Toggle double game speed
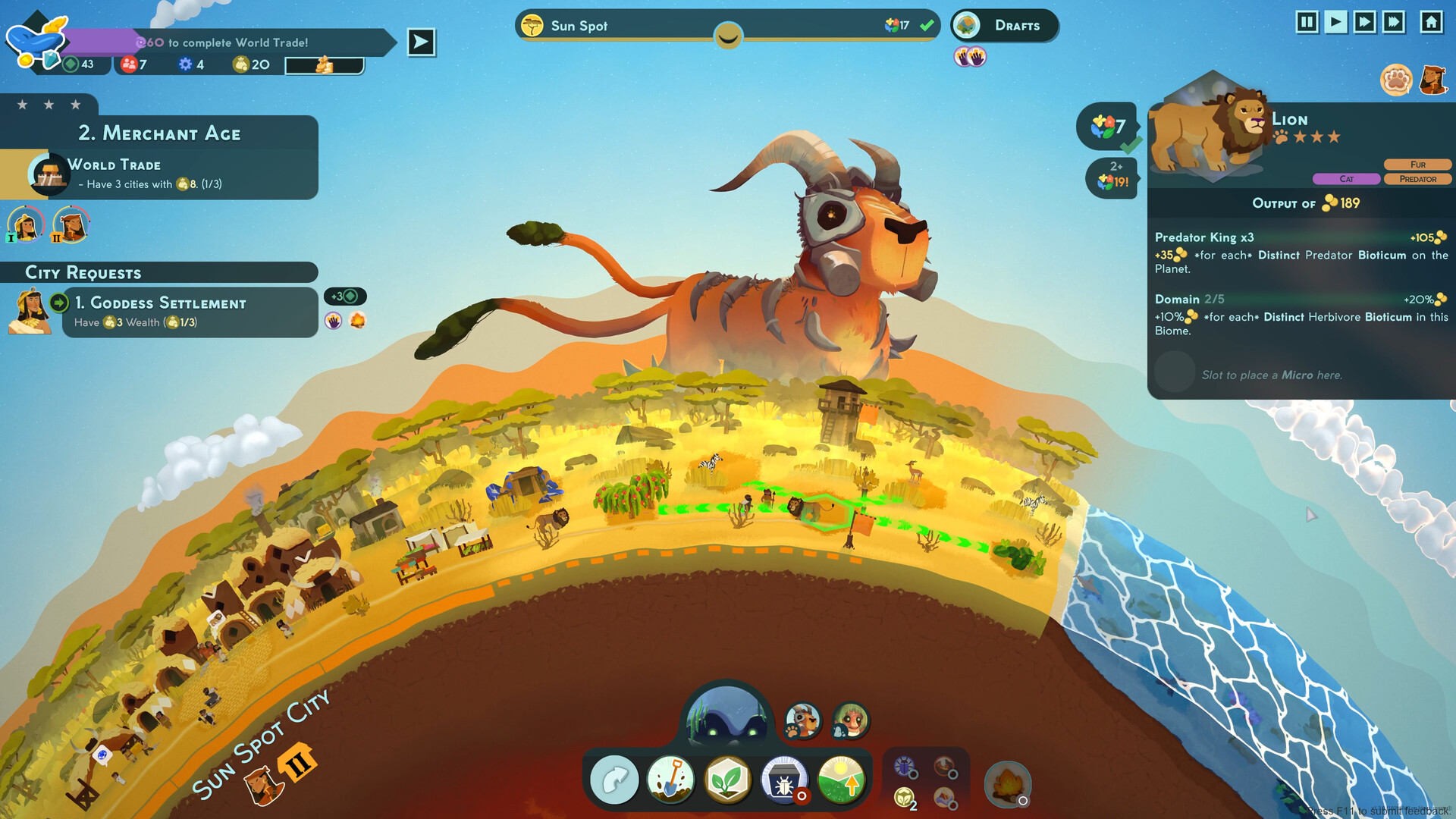Viewport: 1456px width, 819px height. coord(1364,23)
